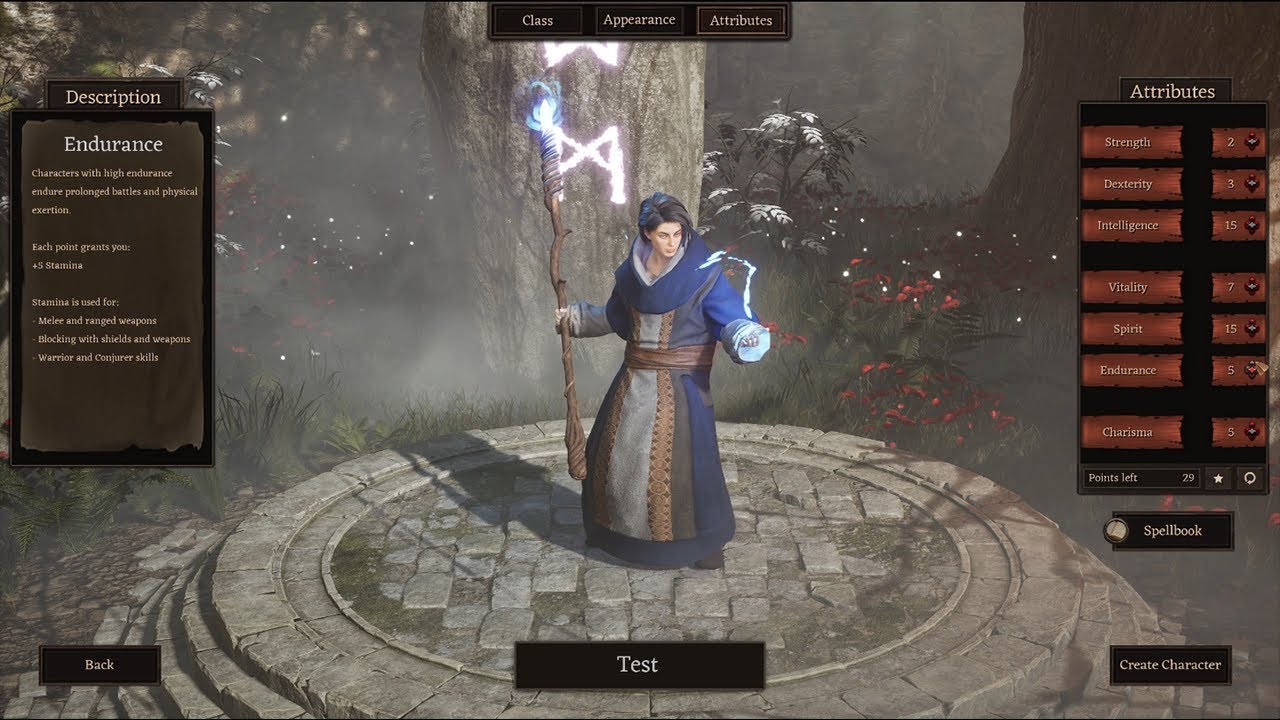Adjust Intelligence with its red point stepper
The image size is (1280, 720).
[x=1251, y=225]
